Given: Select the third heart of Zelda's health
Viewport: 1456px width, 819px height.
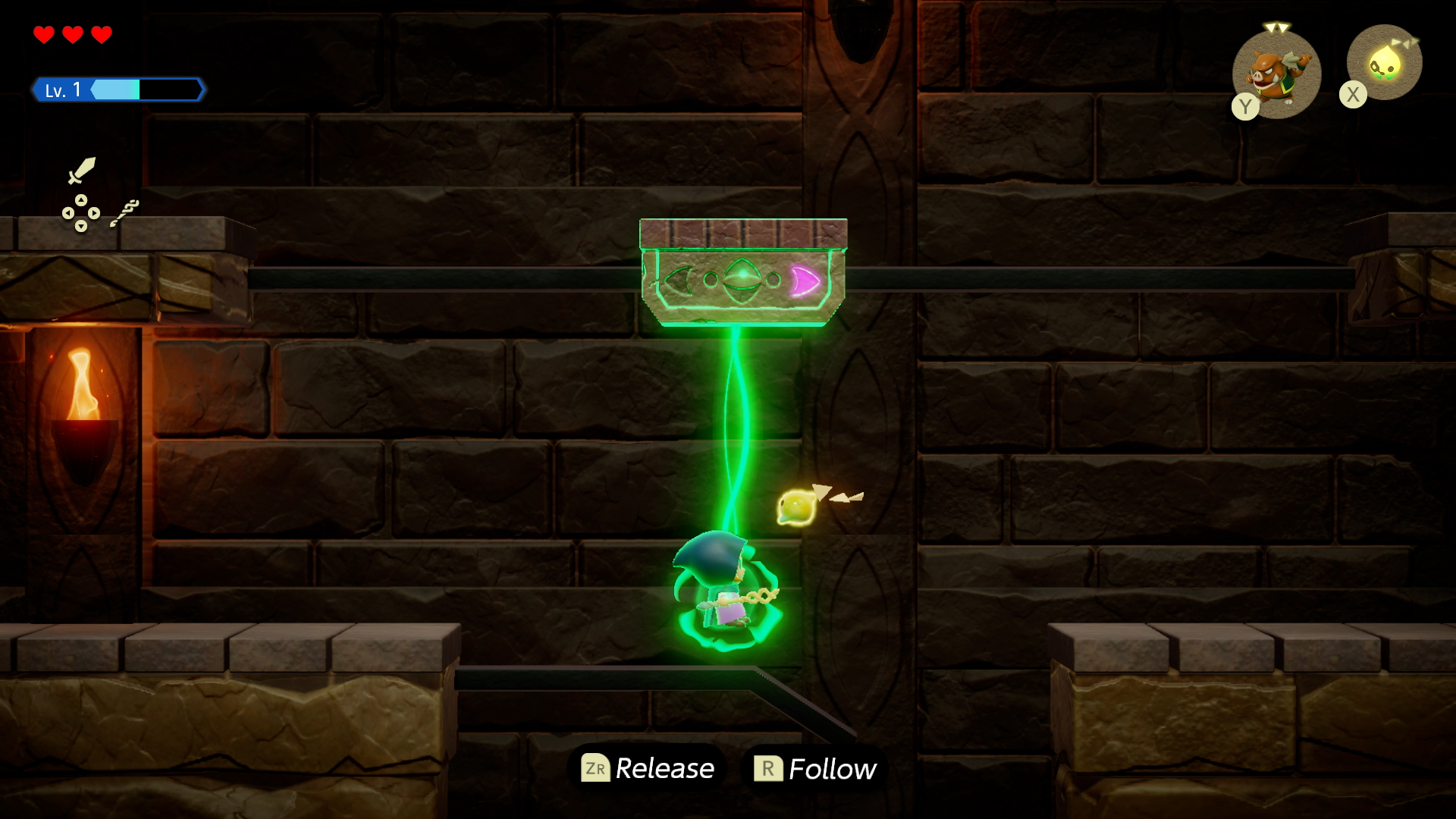Looking at the screenshot, I should click(102, 33).
